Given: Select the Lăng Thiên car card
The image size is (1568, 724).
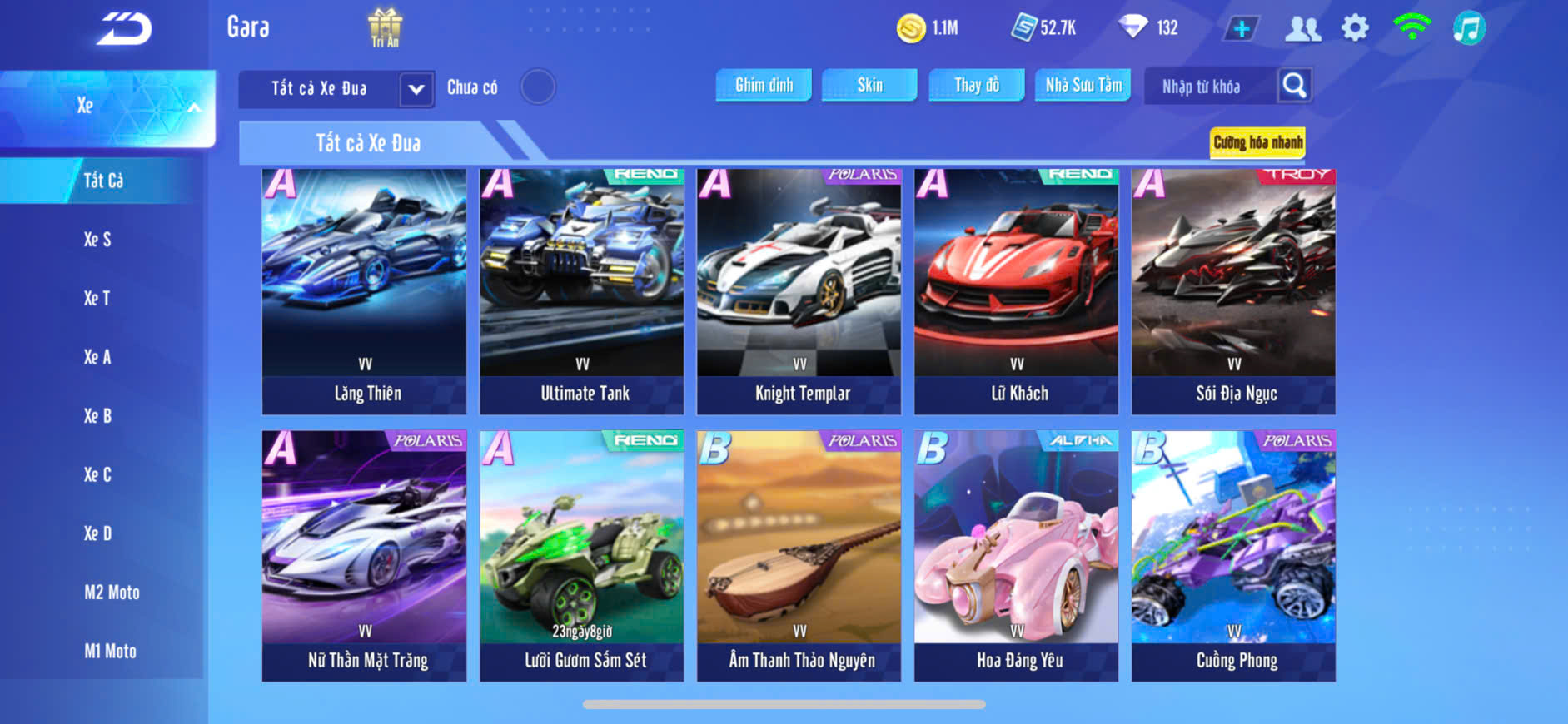Looking at the screenshot, I should coord(365,291).
